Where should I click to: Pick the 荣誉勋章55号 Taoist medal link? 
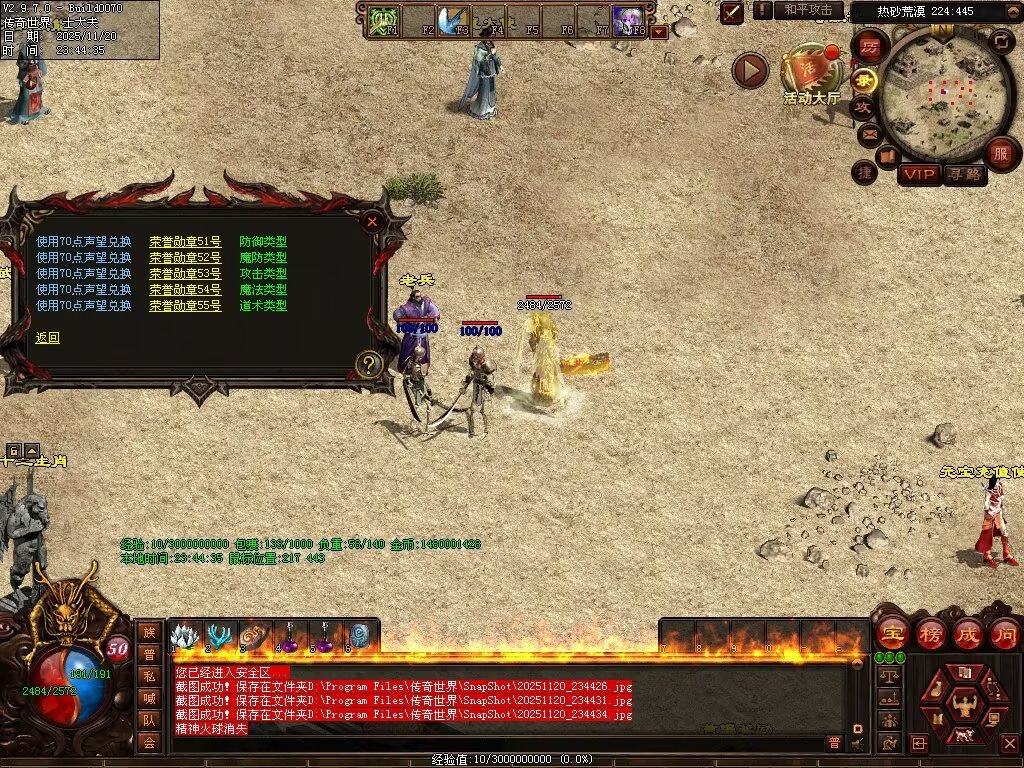point(185,306)
